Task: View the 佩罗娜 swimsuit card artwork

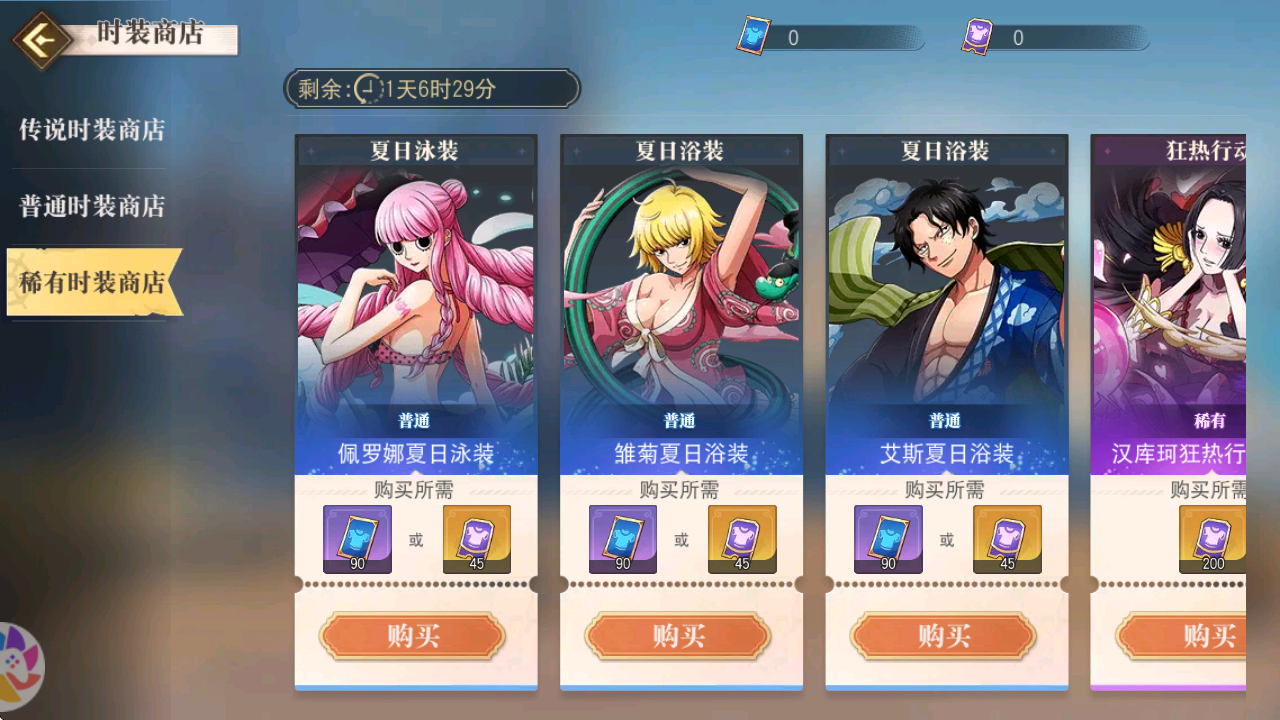Action: point(416,290)
